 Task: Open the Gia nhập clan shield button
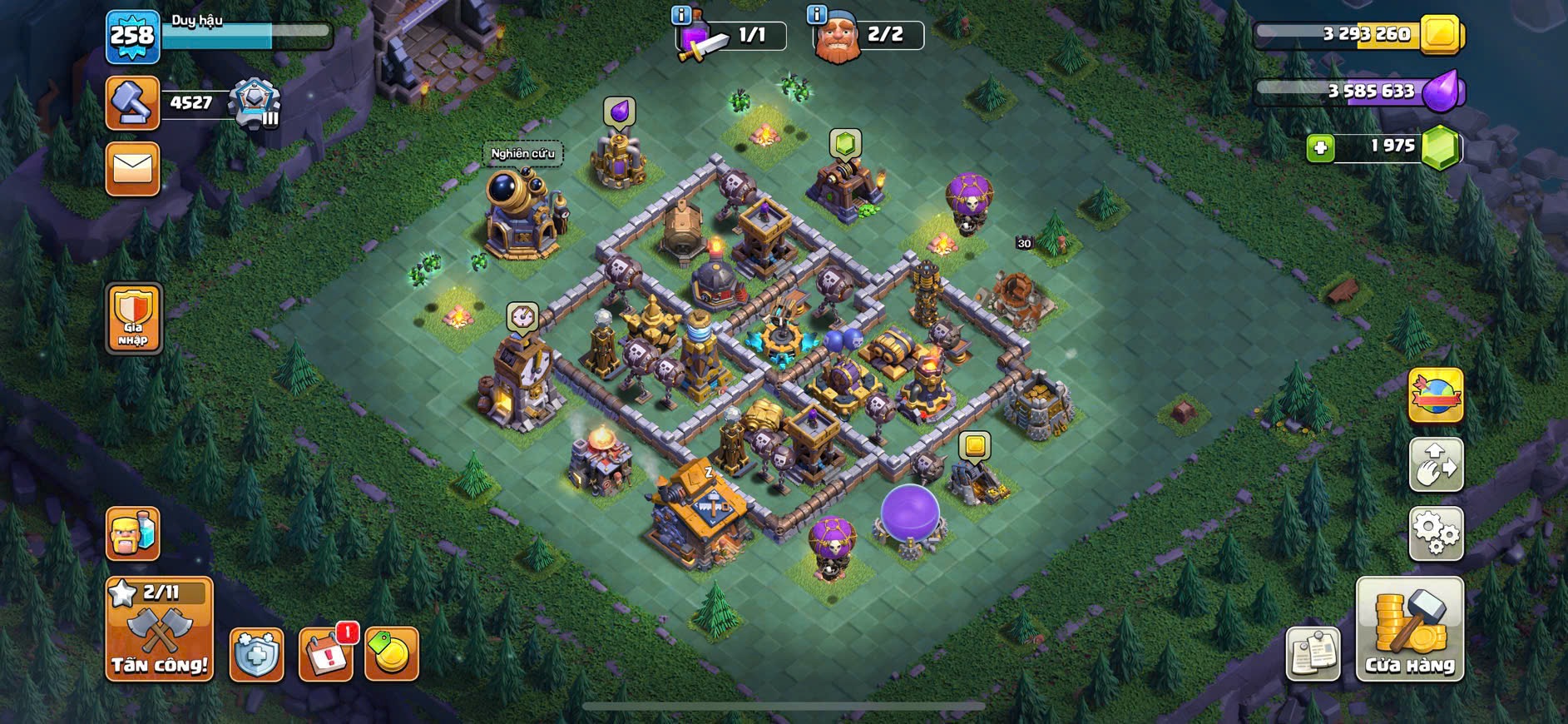click(133, 318)
